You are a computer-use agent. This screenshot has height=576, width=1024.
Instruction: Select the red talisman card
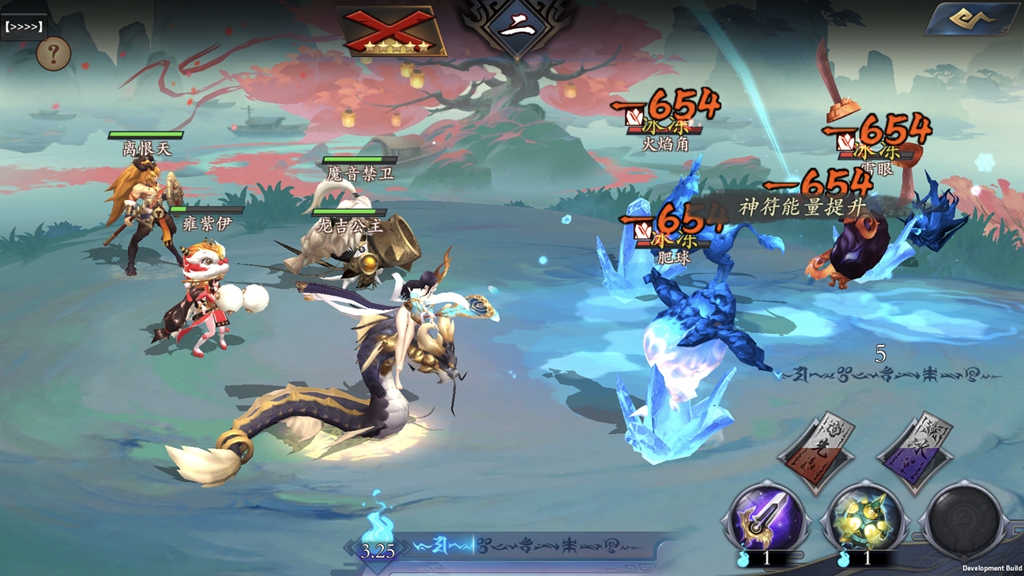[x=818, y=452]
